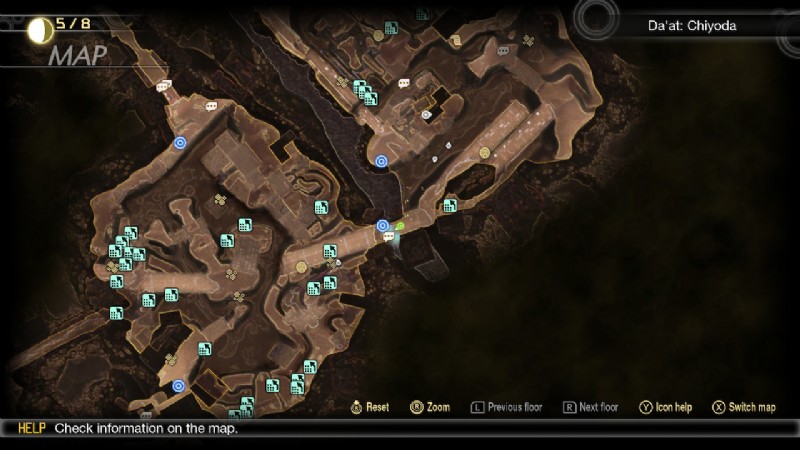Select the blue leyline marker beside the green marker
The image size is (800, 450).
tap(382, 226)
